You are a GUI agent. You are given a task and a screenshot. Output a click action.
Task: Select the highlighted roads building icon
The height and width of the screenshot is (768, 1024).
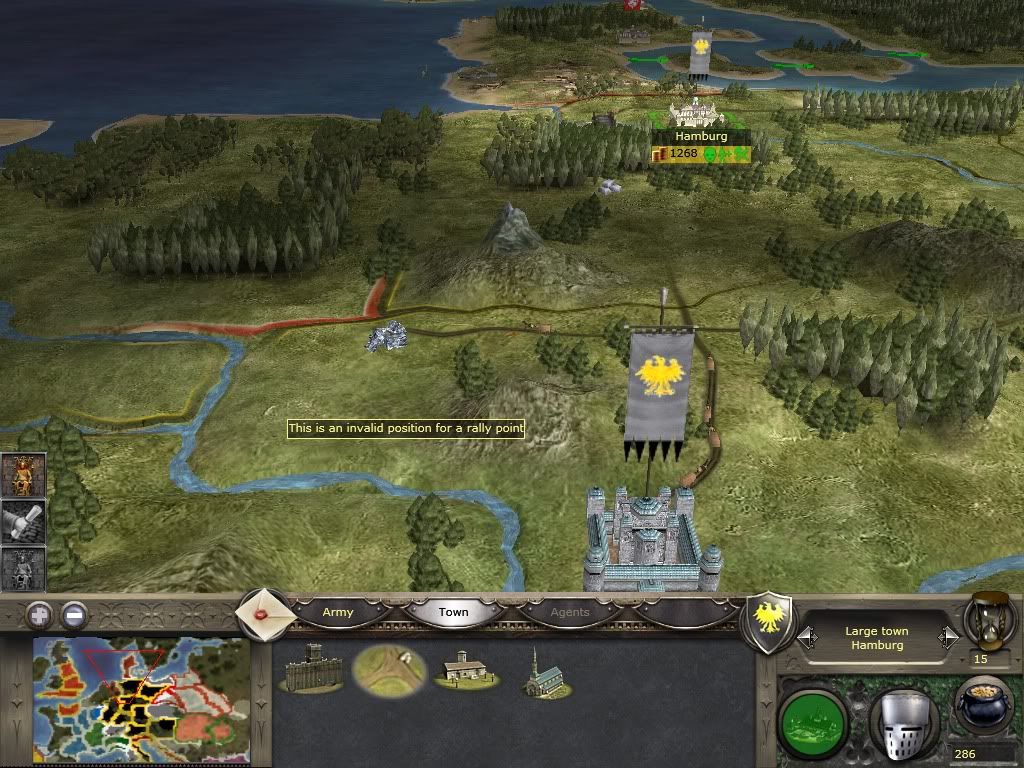pos(390,671)
